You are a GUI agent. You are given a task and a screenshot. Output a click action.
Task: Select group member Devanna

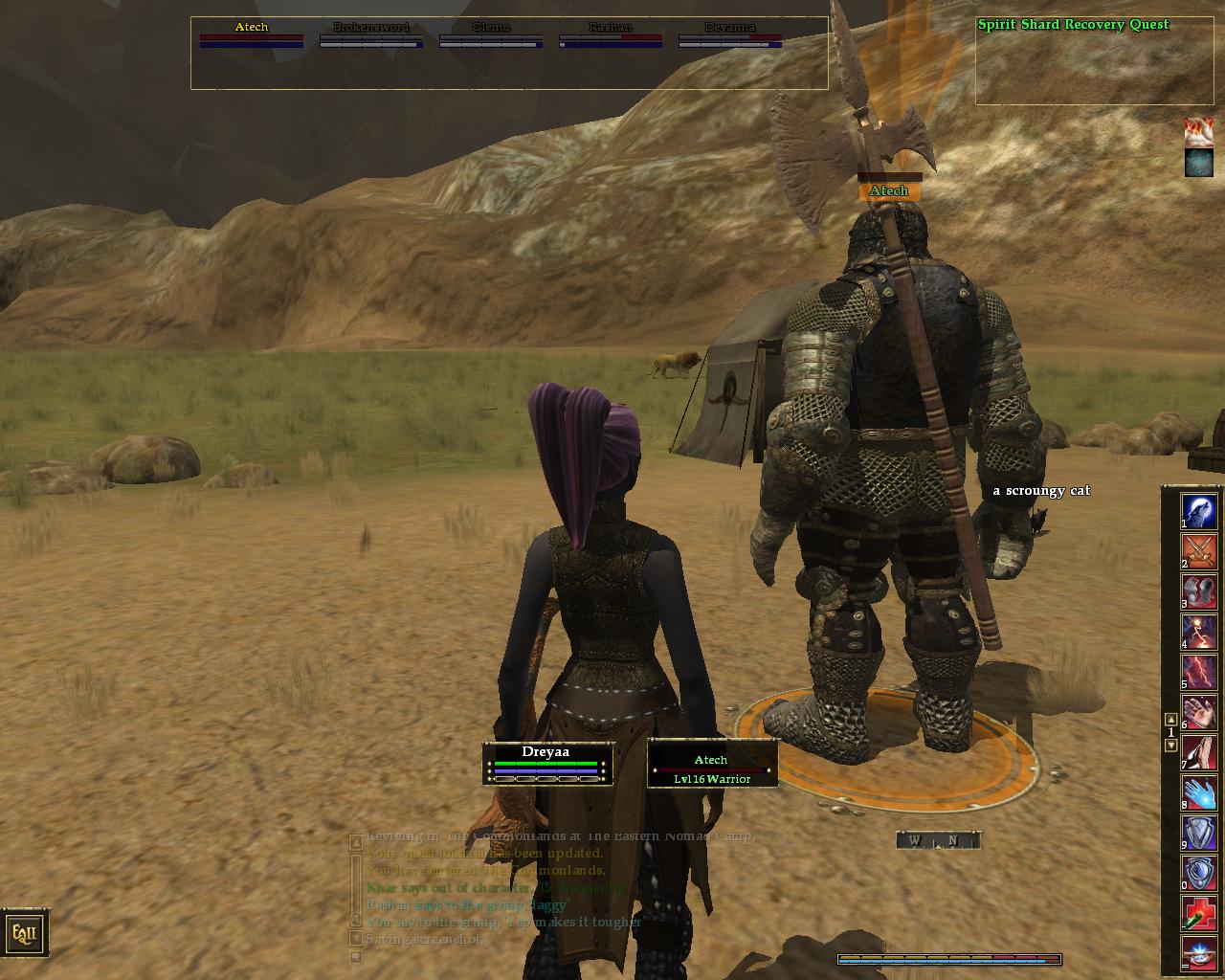coord(730,33)
